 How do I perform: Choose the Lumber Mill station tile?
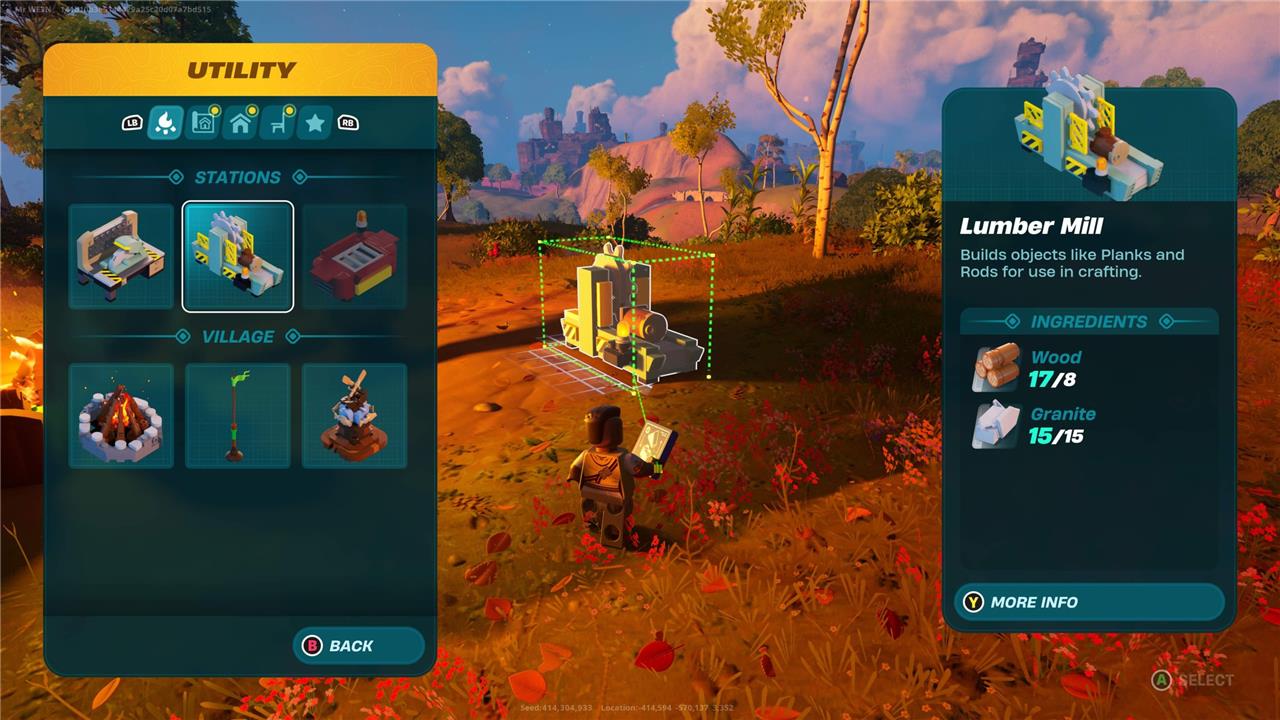[238, 256]
